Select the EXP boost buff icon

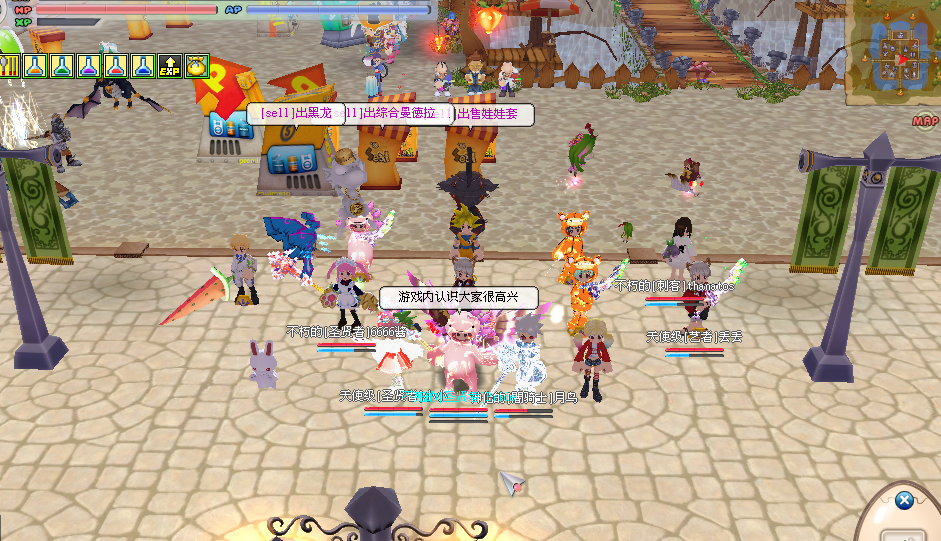click(170, 66)
